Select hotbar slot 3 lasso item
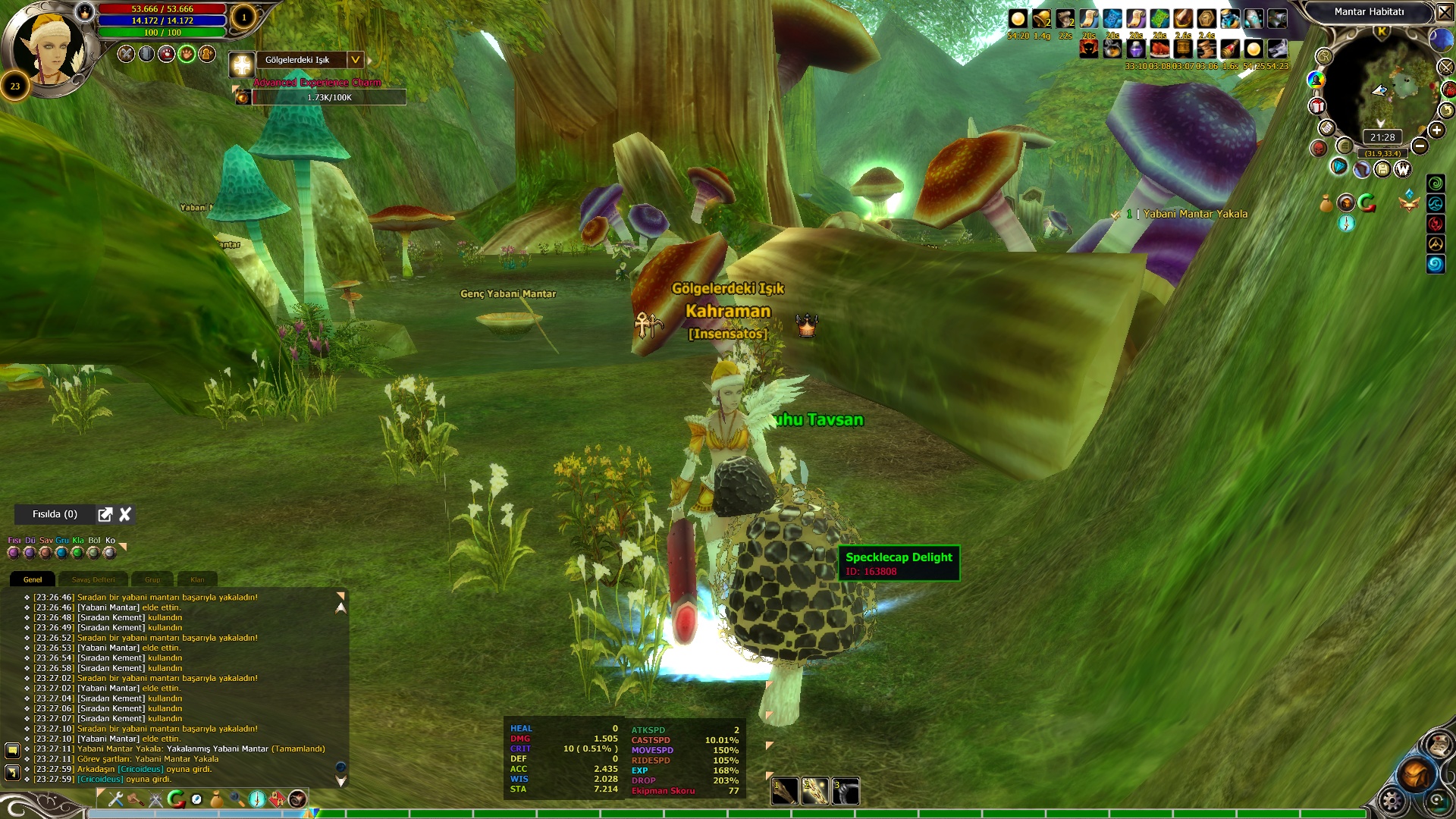This screenshot has height=819, width=1456. click(845, 792)
